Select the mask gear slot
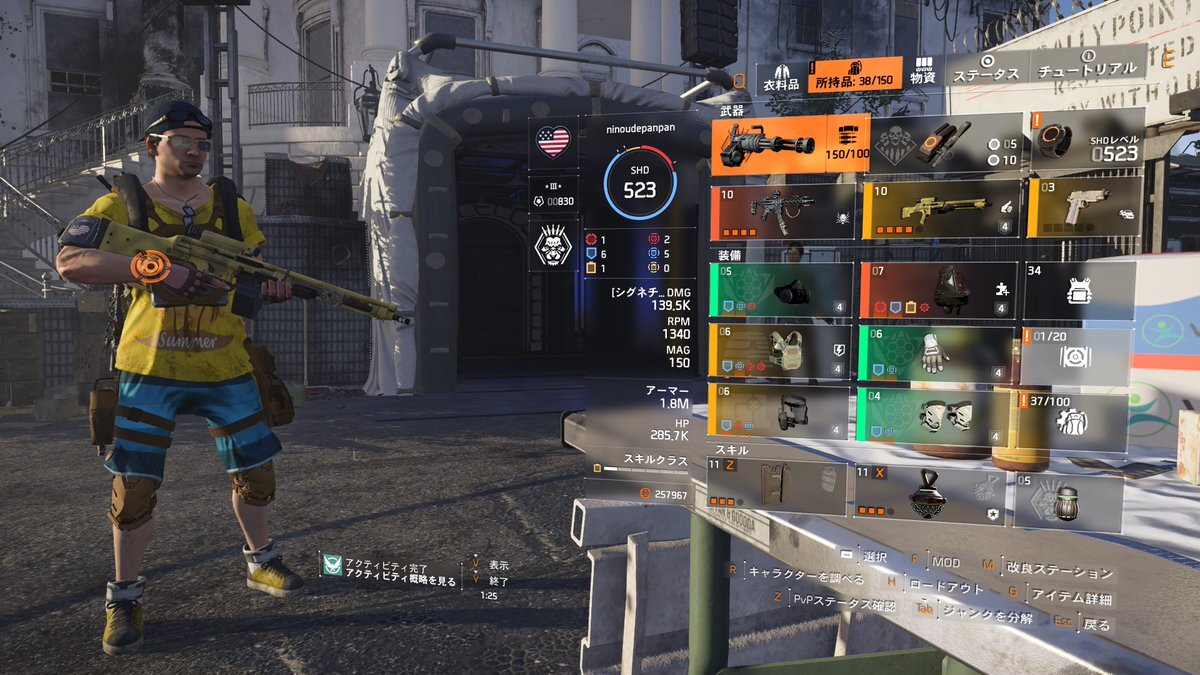The image size is (1200, 675). click(x=781, y=290)
